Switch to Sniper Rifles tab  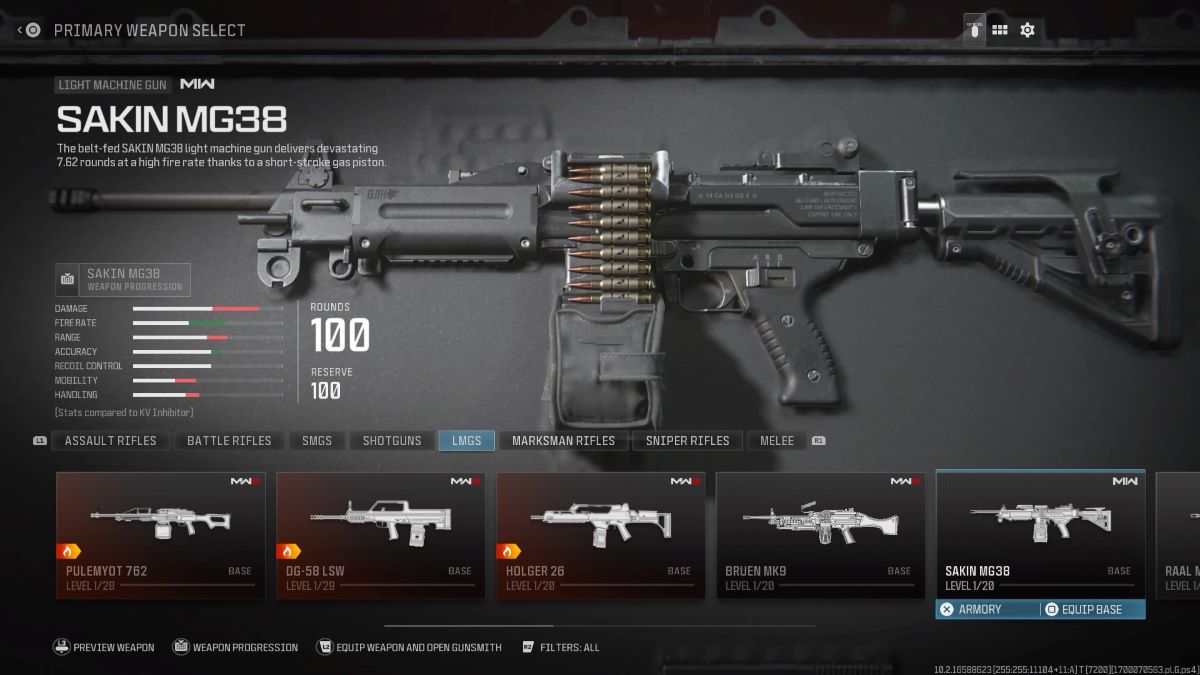[x=687, y=440]
